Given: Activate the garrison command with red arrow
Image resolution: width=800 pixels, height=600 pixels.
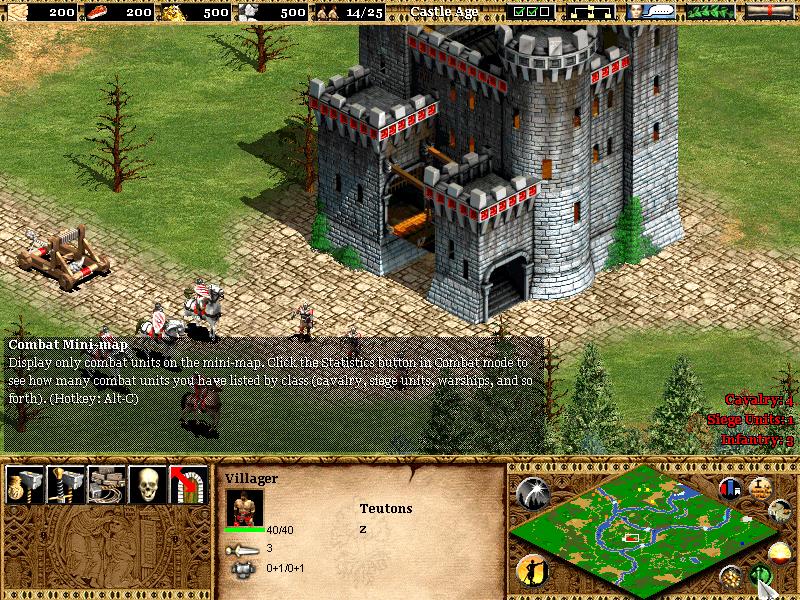Looking at the screenshot, I should (189, 484).
